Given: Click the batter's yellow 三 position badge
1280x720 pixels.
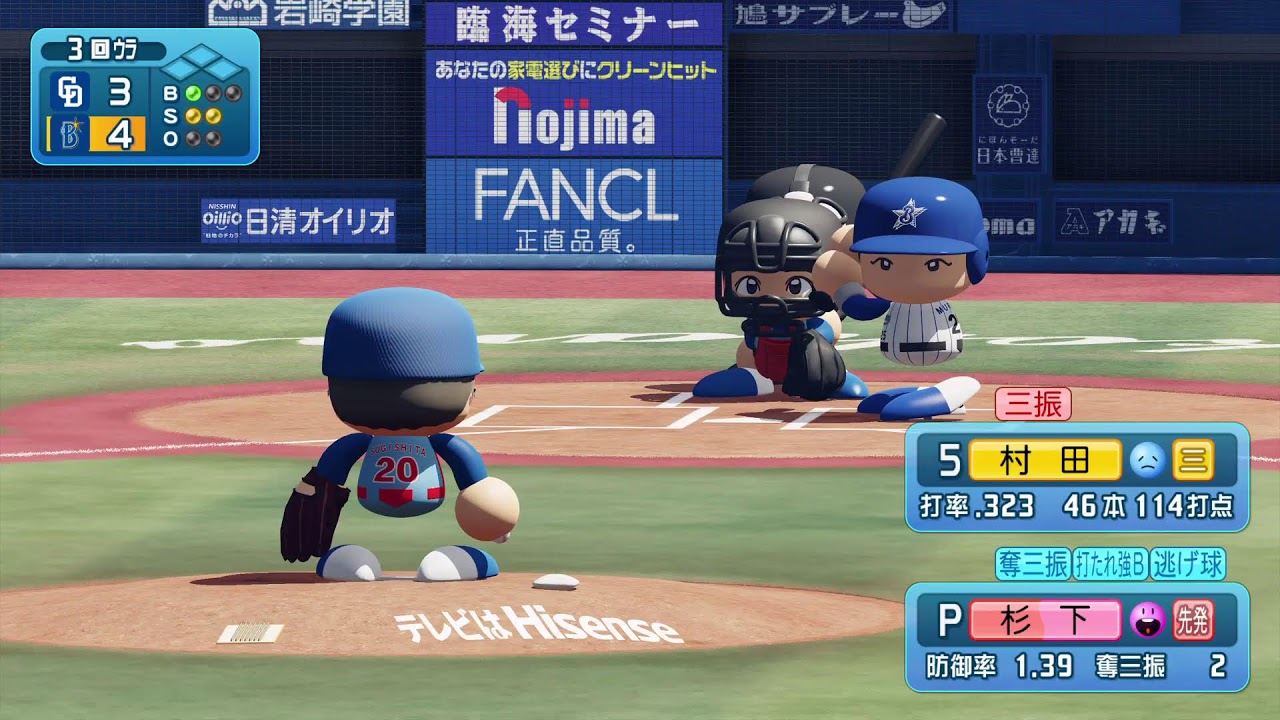Looking at the screenshot, I should (x=1193, y=460).
